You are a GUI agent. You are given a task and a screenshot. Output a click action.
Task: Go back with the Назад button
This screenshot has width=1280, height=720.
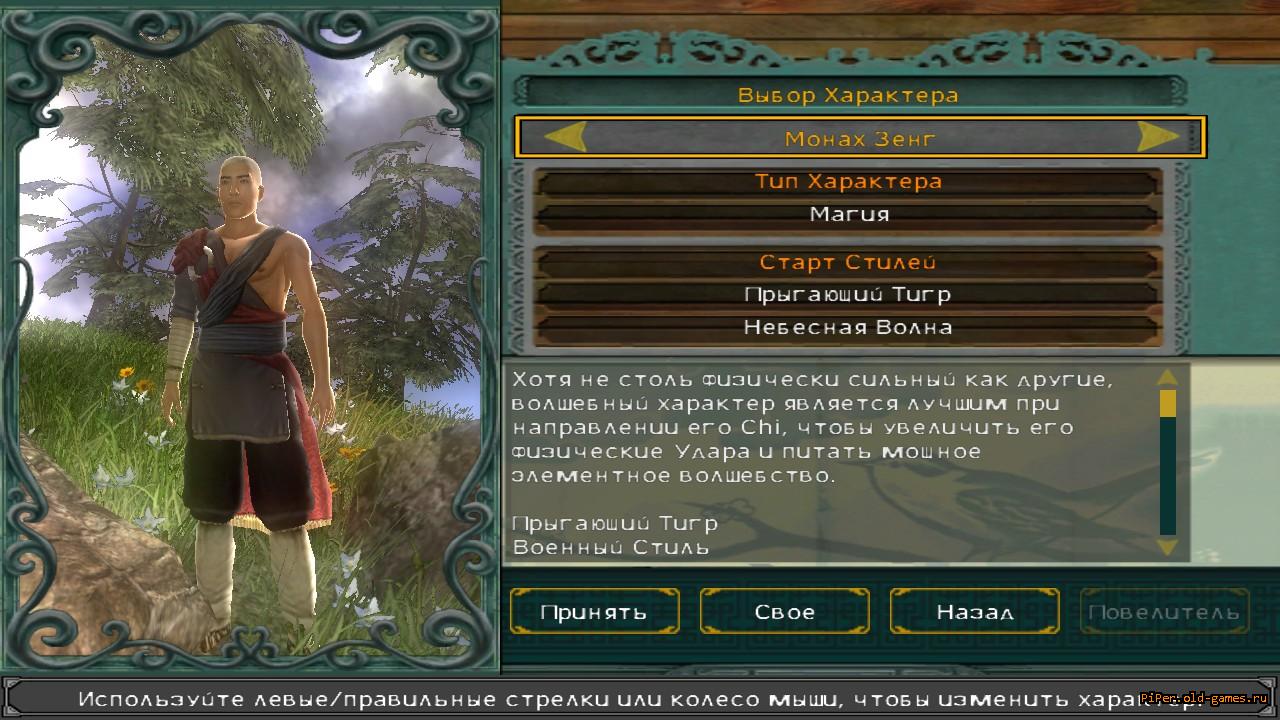pyautogui.click(x=974, y=611)
